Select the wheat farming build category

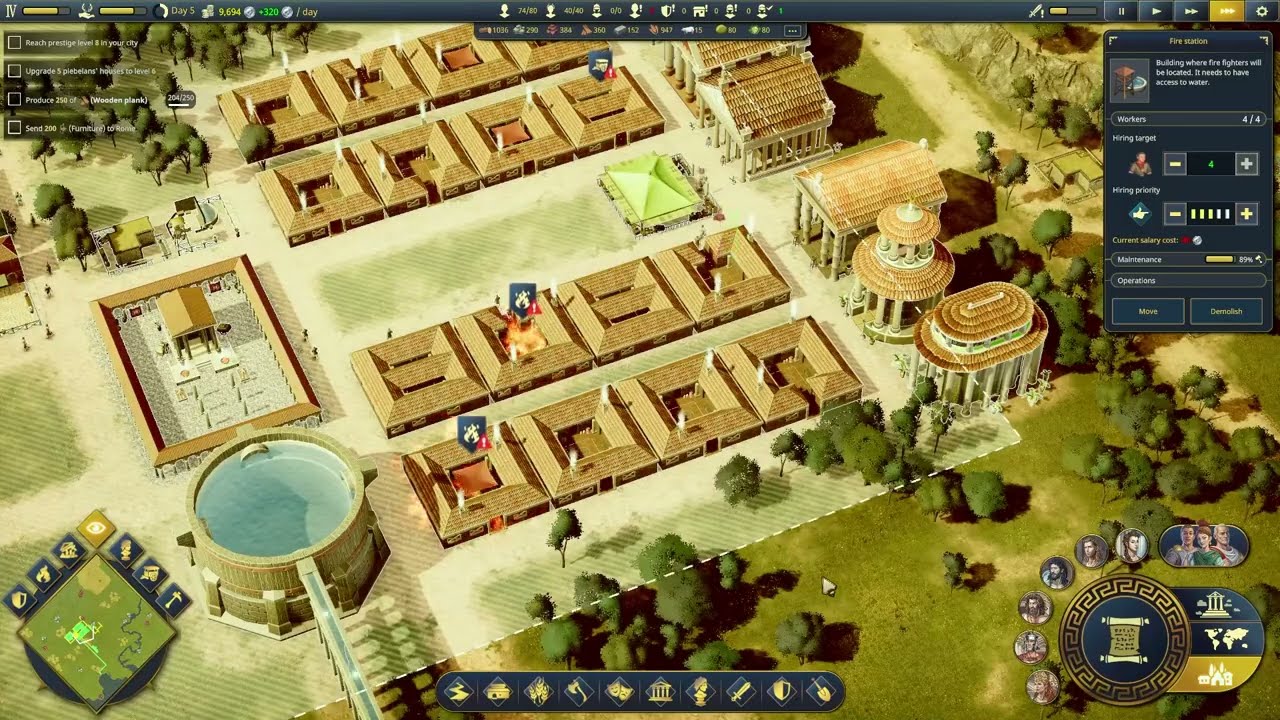pos(538,691)
